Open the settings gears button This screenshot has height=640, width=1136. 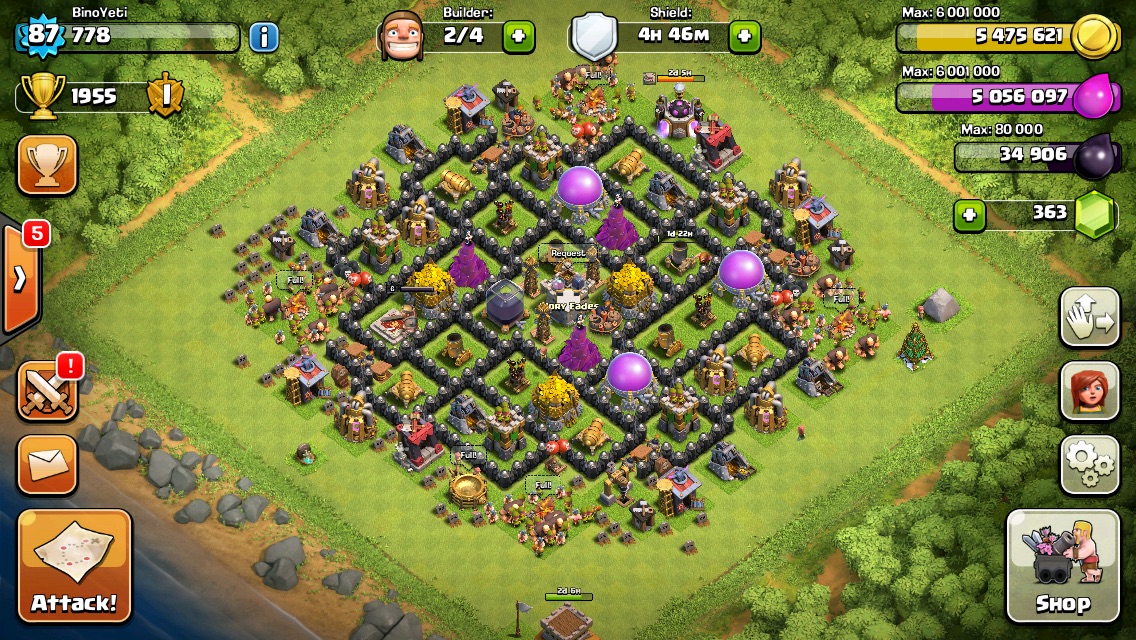1089,464
